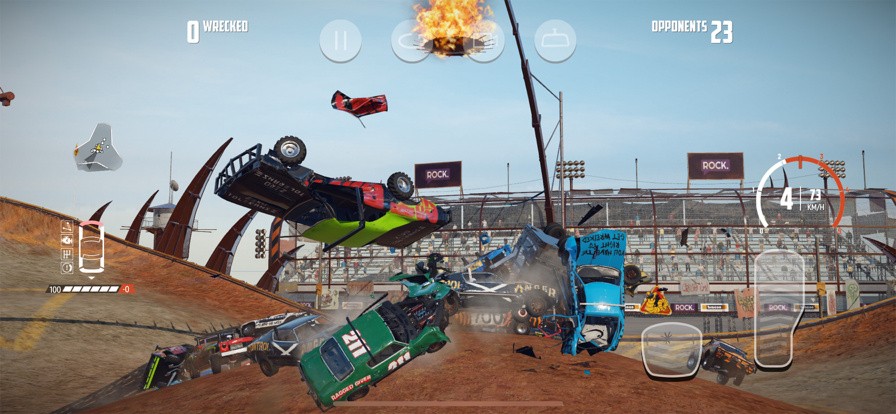
Task: Switch view with the camera button
Action: click(x=484, y=41)
